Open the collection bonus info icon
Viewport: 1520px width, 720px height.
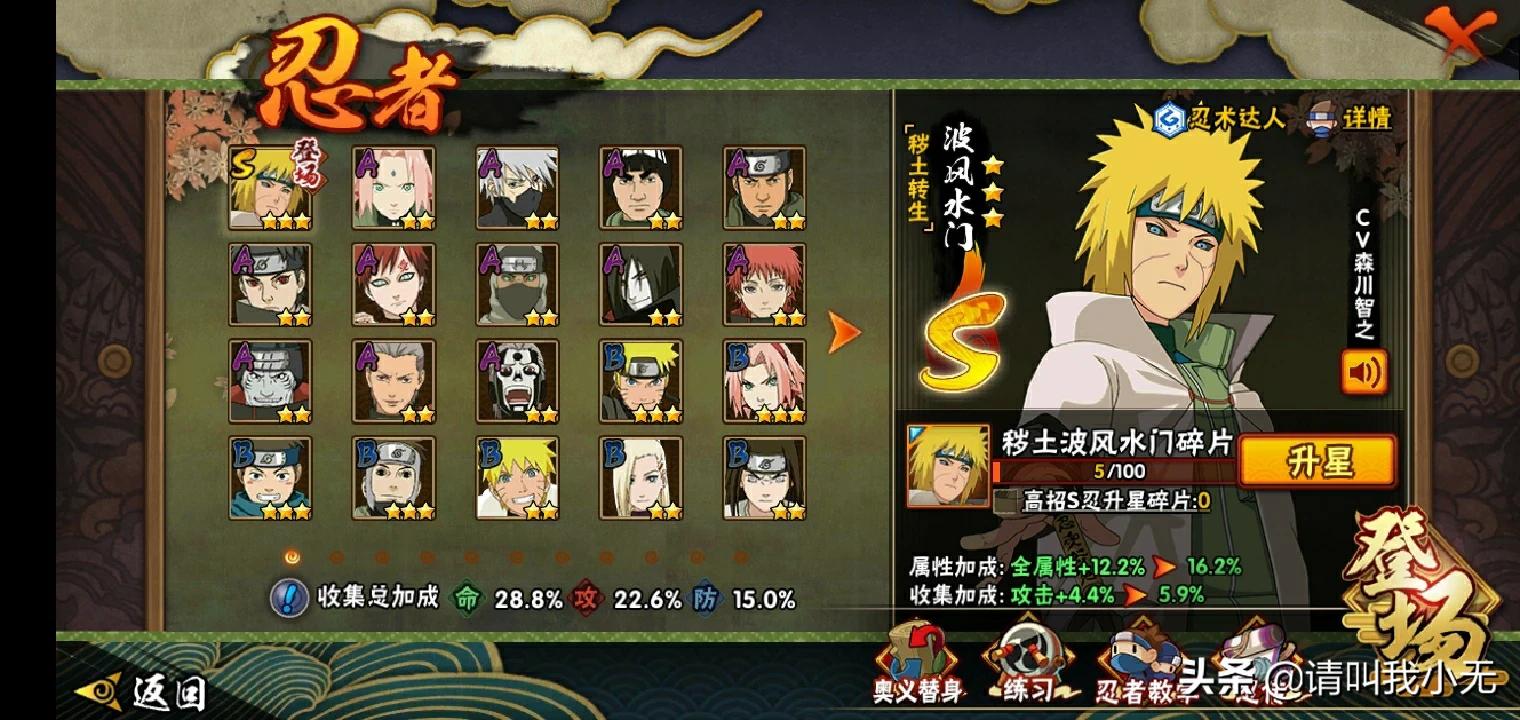[x=290, y=598]
